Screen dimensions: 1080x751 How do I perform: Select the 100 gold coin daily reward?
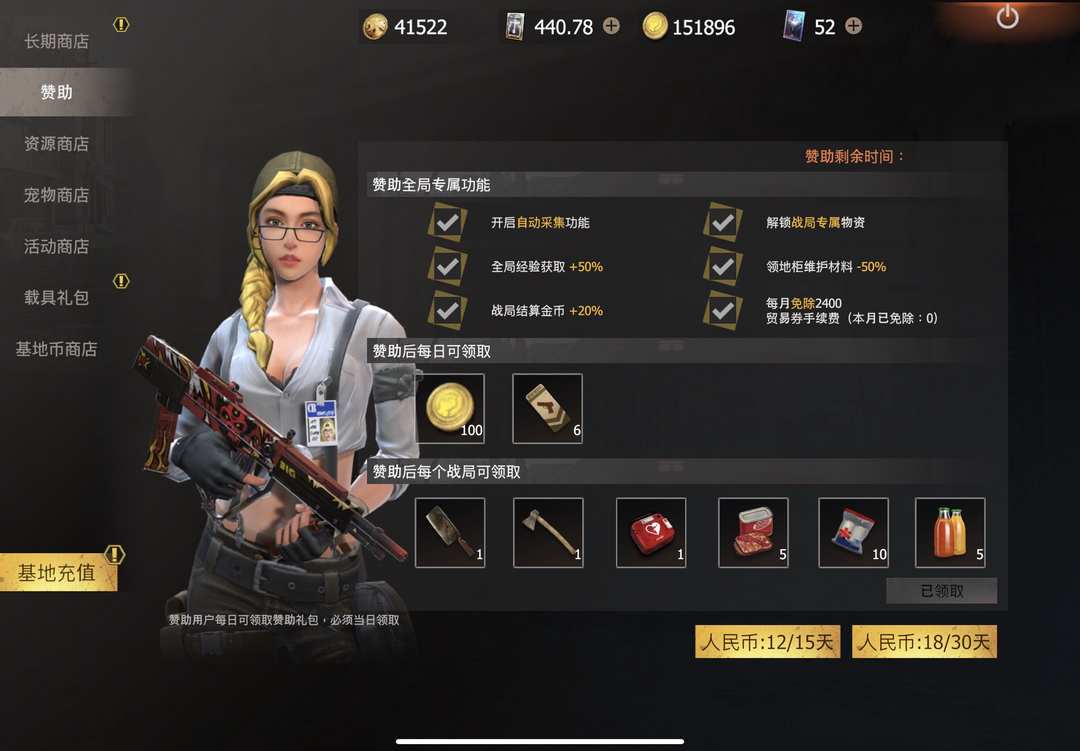tap(450, 408)
